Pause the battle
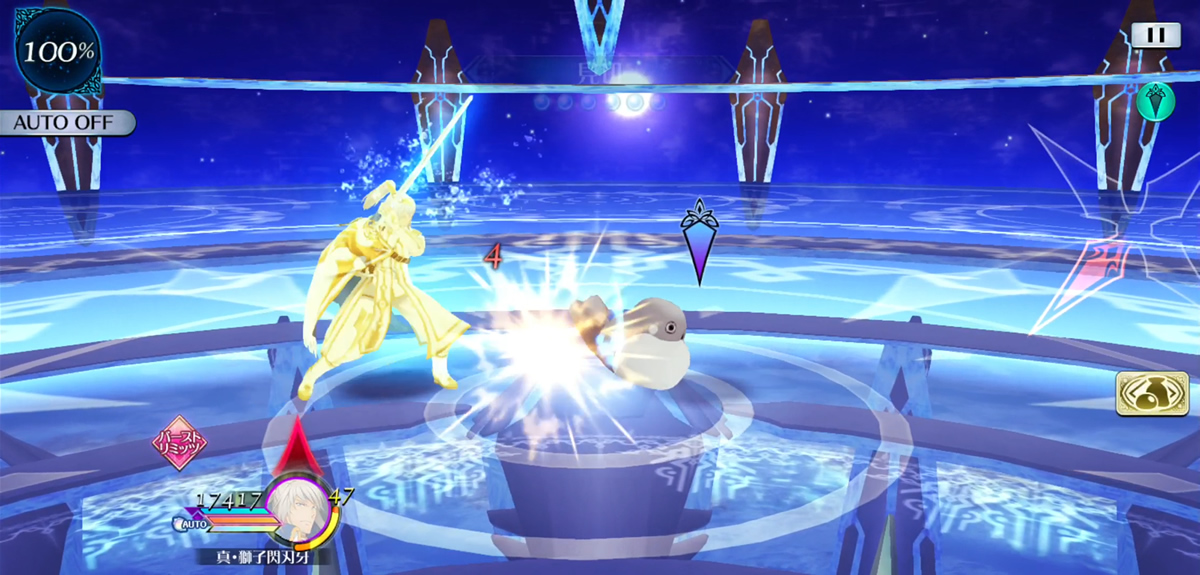Image resolution: width=1200 pixels, height=575 pixels. tap(1156, 34)
